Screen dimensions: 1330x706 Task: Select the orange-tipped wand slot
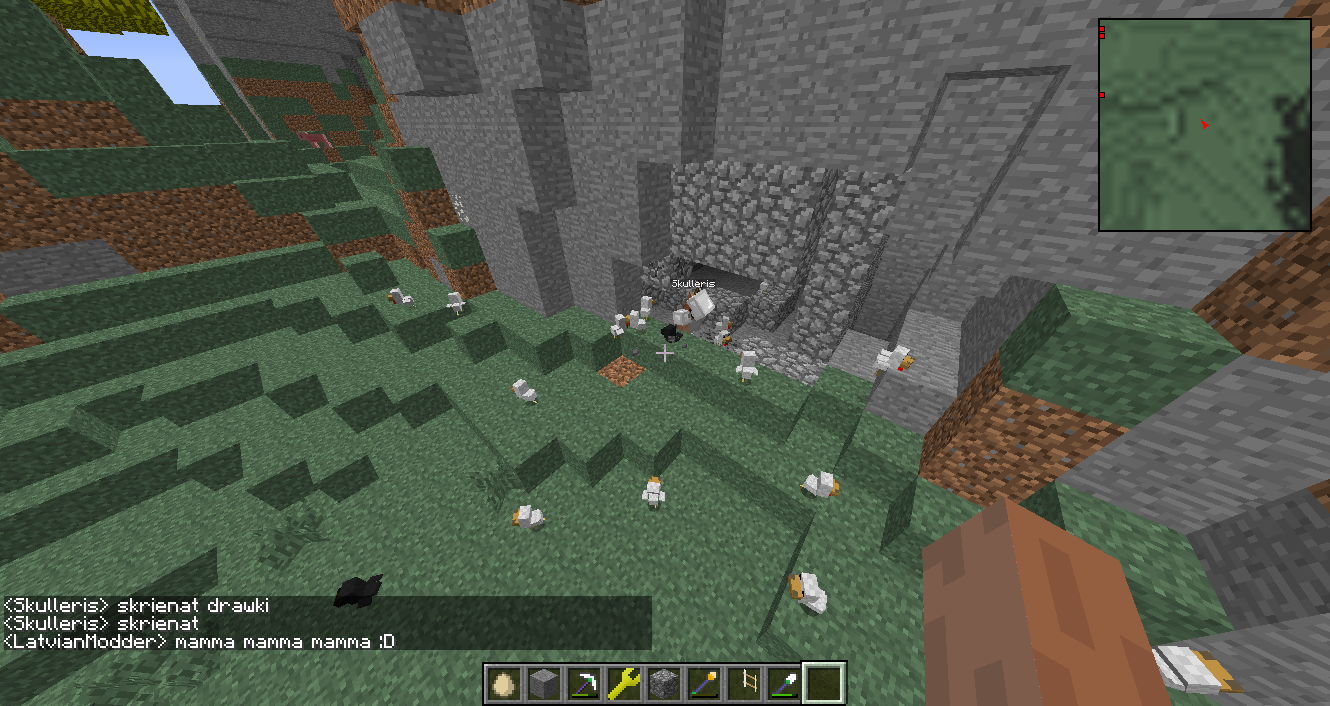705,683
